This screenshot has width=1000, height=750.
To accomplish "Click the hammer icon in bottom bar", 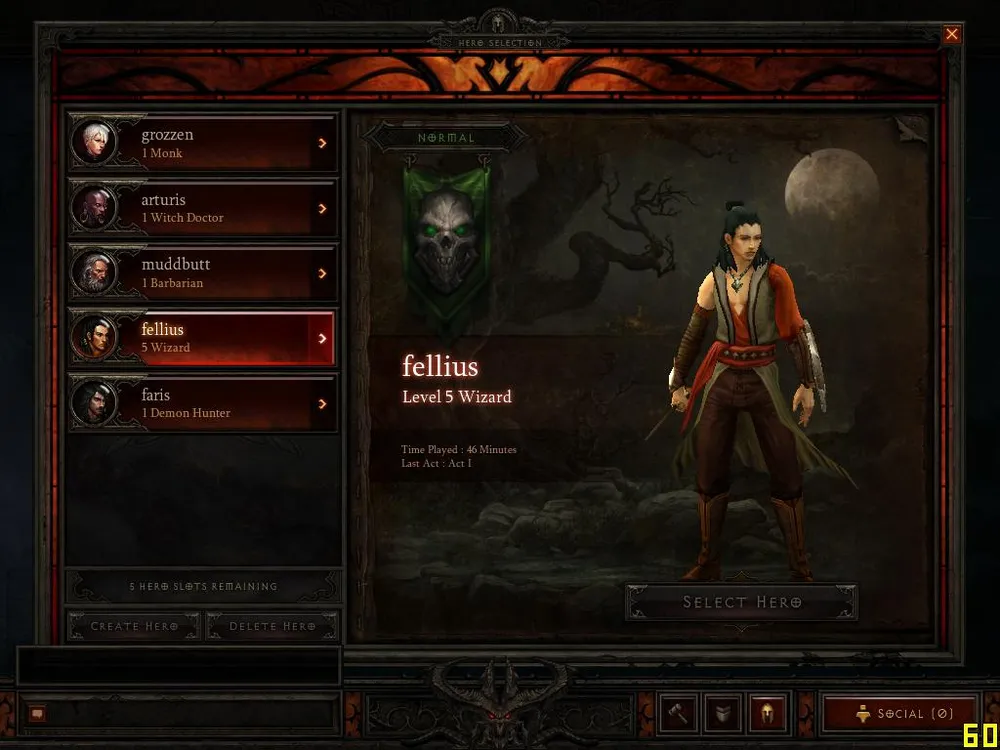I will (679, 714).
